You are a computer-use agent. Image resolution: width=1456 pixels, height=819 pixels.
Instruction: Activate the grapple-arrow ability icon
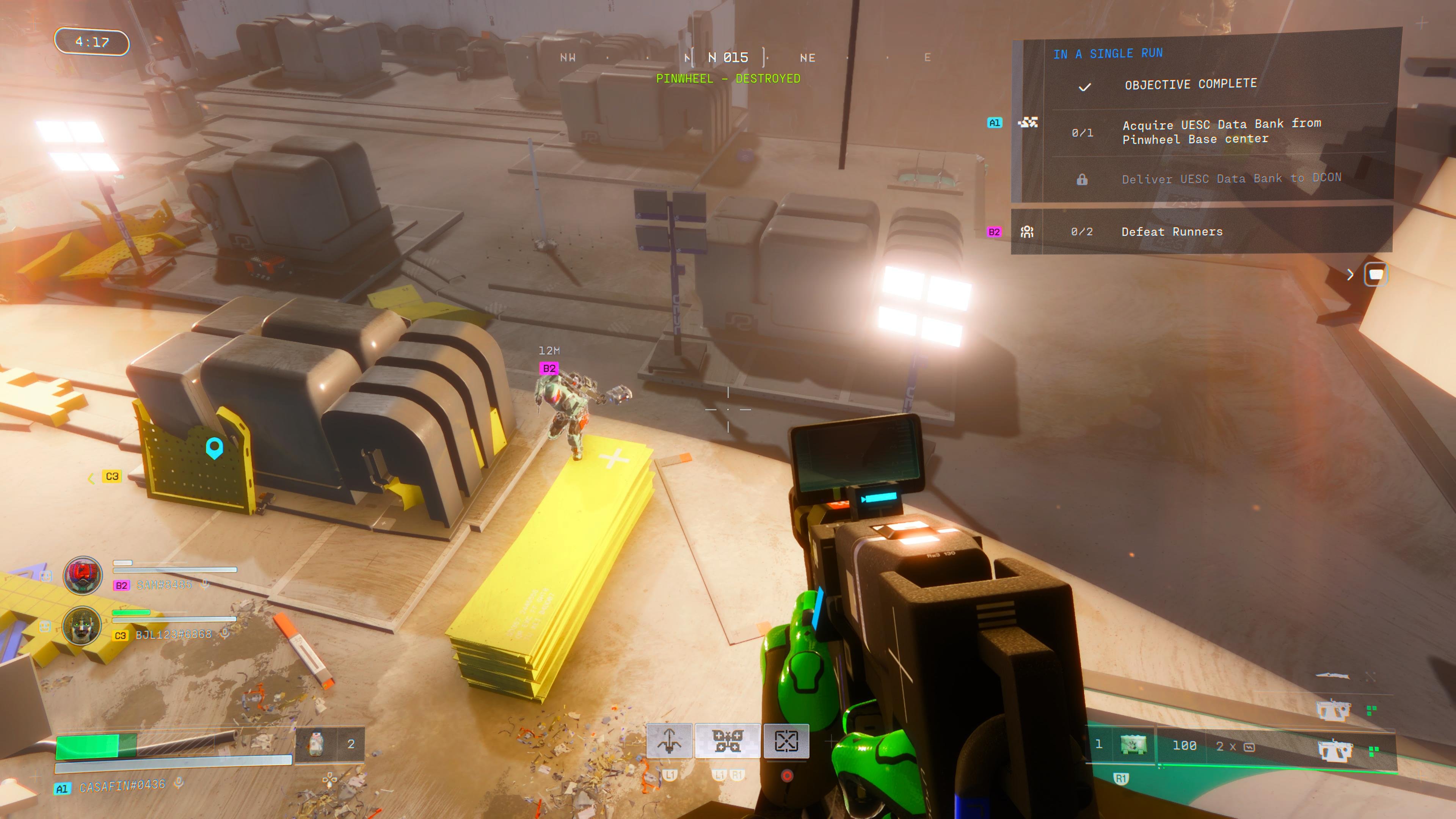tap(669, 741)
